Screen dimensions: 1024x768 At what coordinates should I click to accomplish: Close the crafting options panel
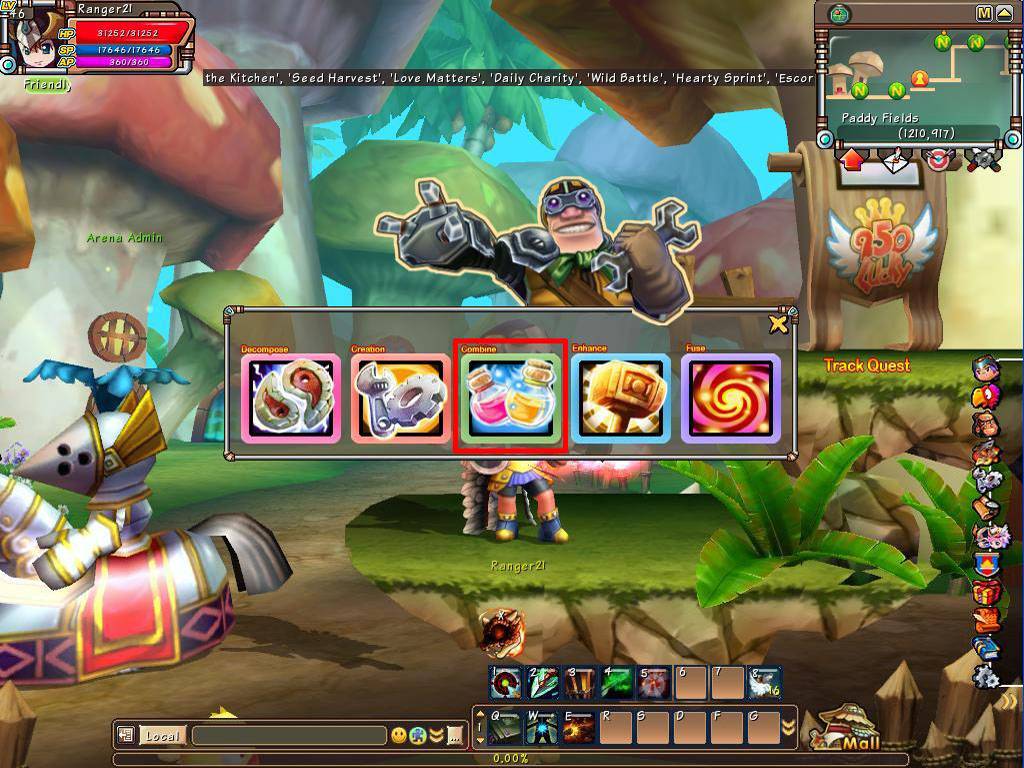click(778, 323)
